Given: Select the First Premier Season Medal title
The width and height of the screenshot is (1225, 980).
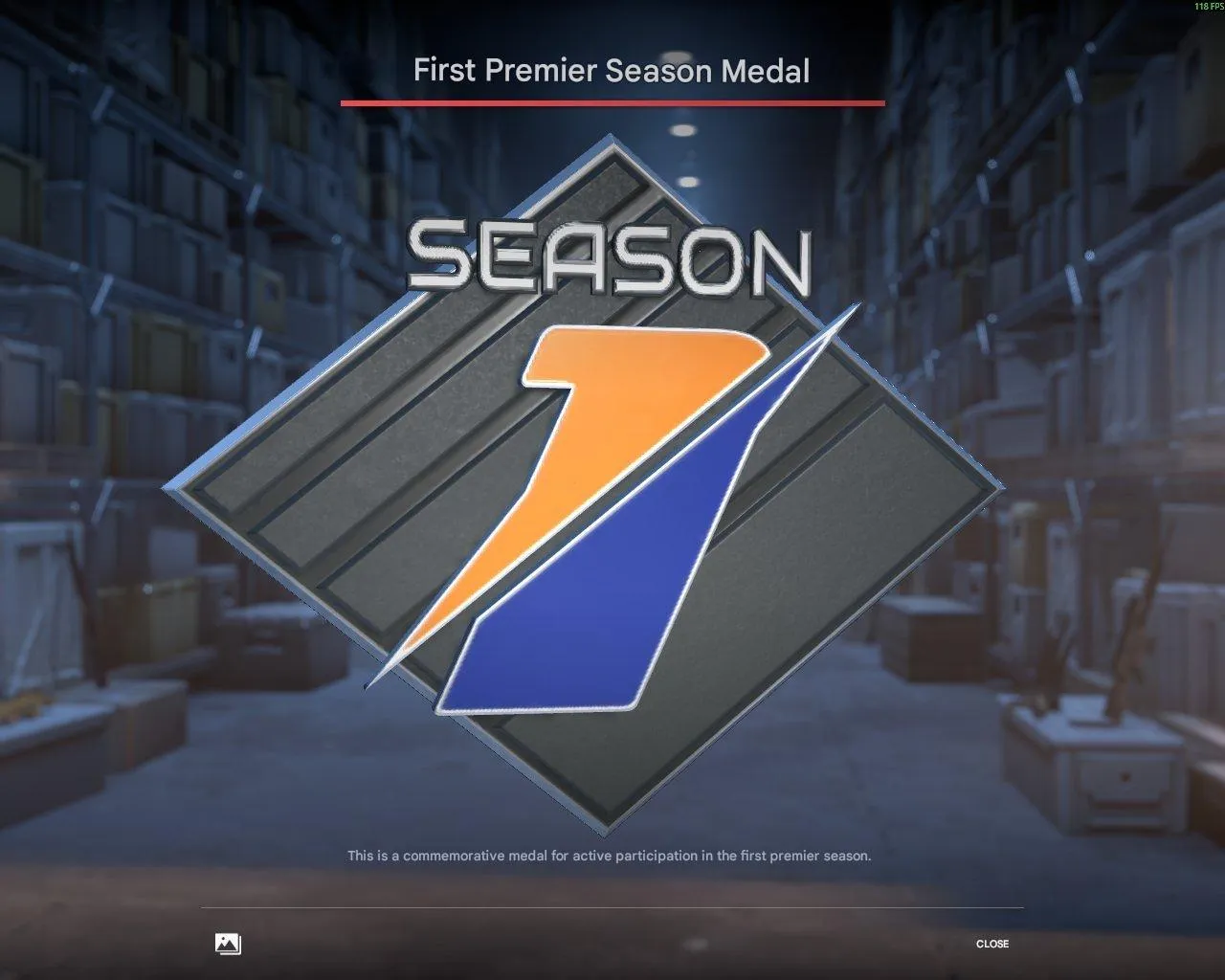Looking at the screenshot, I should click(612, 70).
